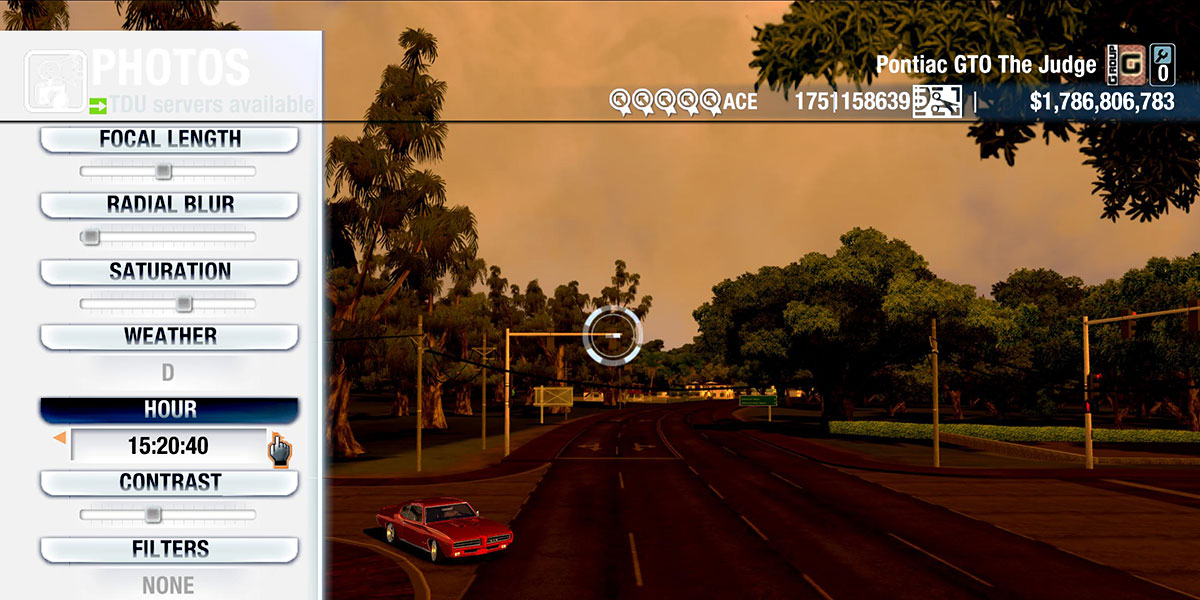Click the Contrast slider handle
This screenshot has height=600, width=1200.
[152, 515]
